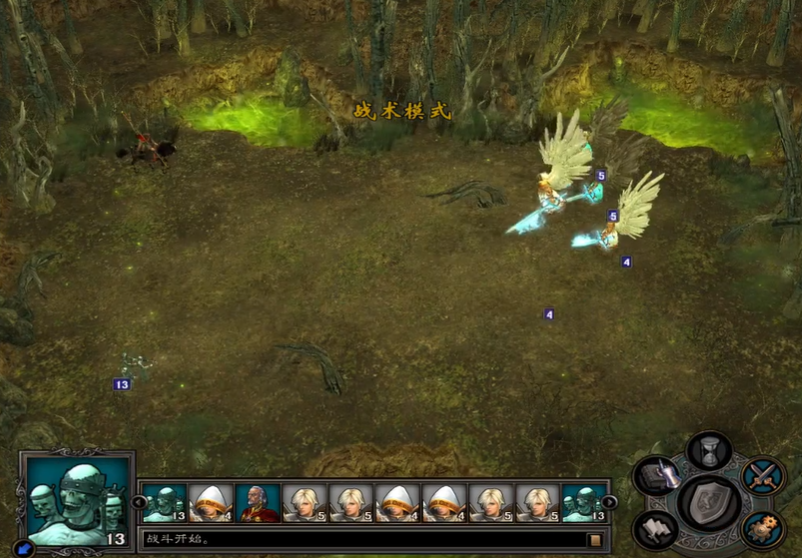Click the blue arrow beneath the zombie portrait

coord(24,548)
